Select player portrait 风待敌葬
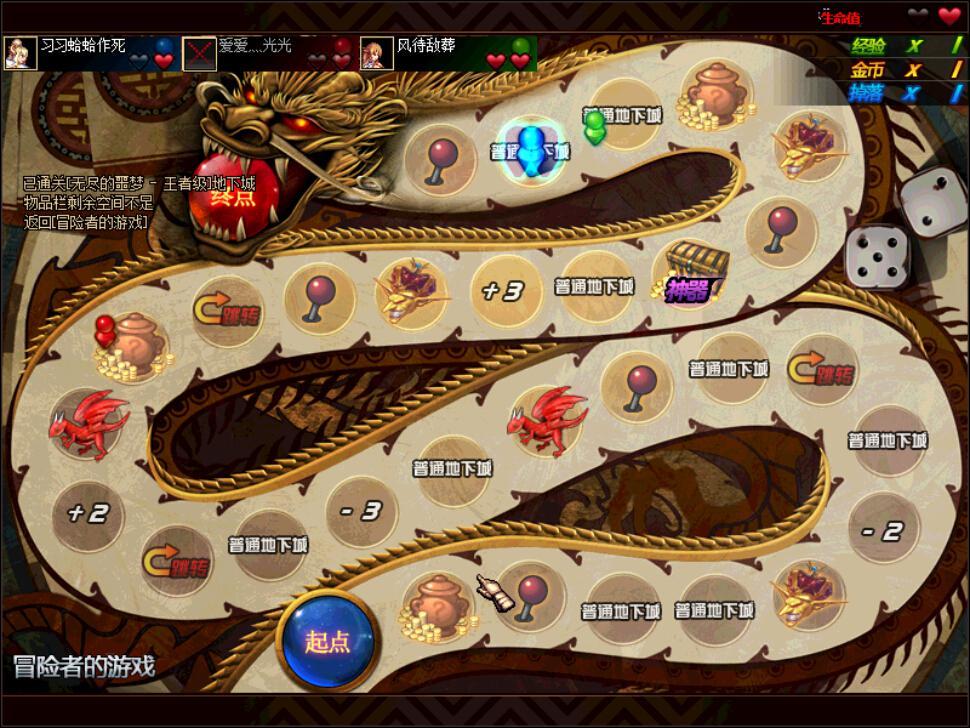970x728 pixels. click(376, 53)
